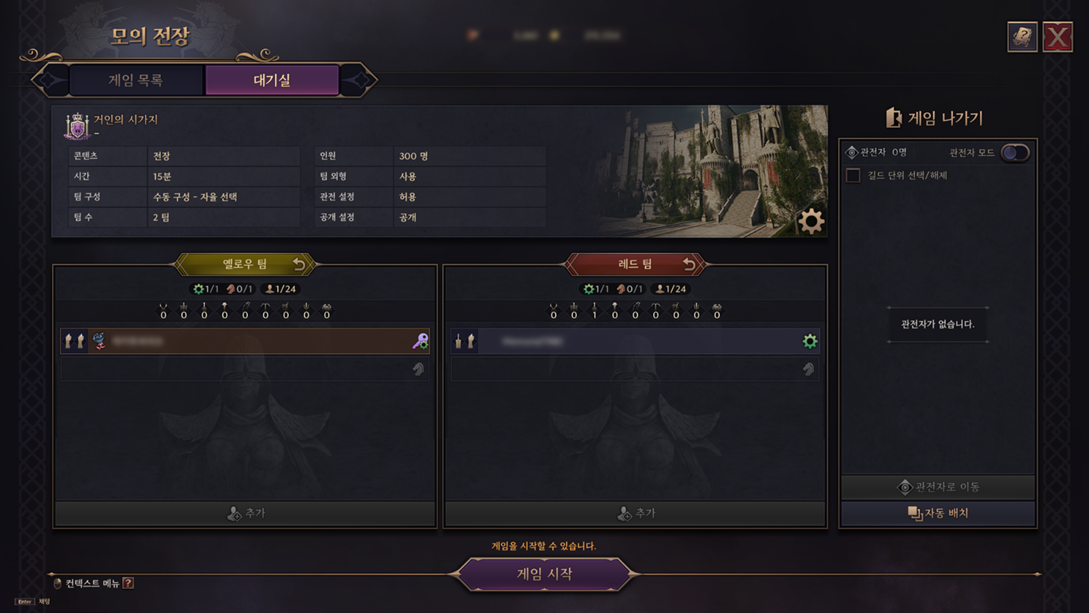Open the guide book icon beside the close button
This screenshot has width=1089, height=613.
tap(1022, 37)
